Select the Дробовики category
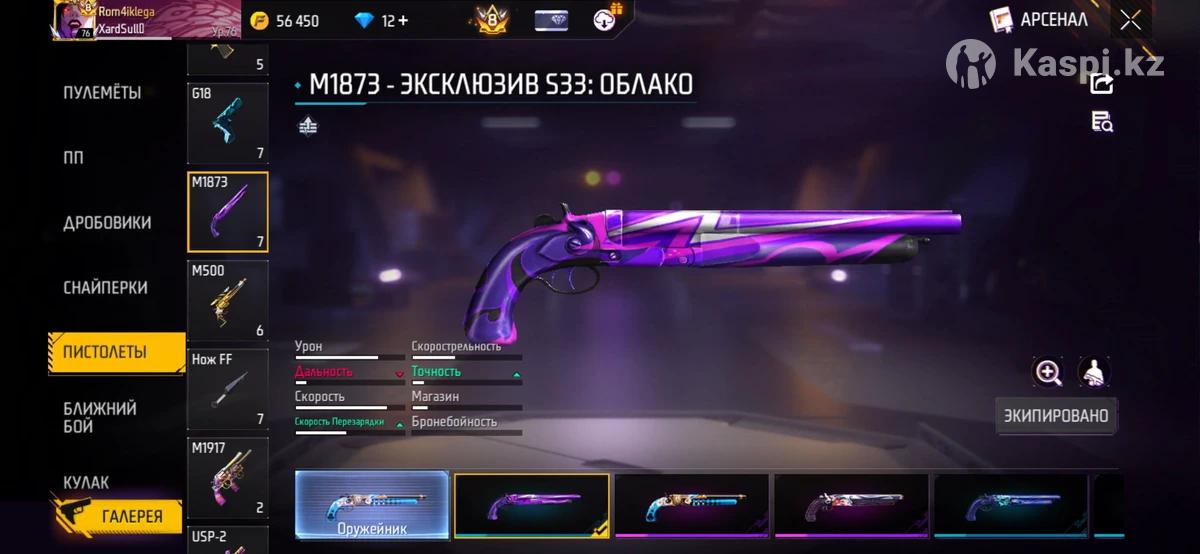1200x554 pixels. 107,223
